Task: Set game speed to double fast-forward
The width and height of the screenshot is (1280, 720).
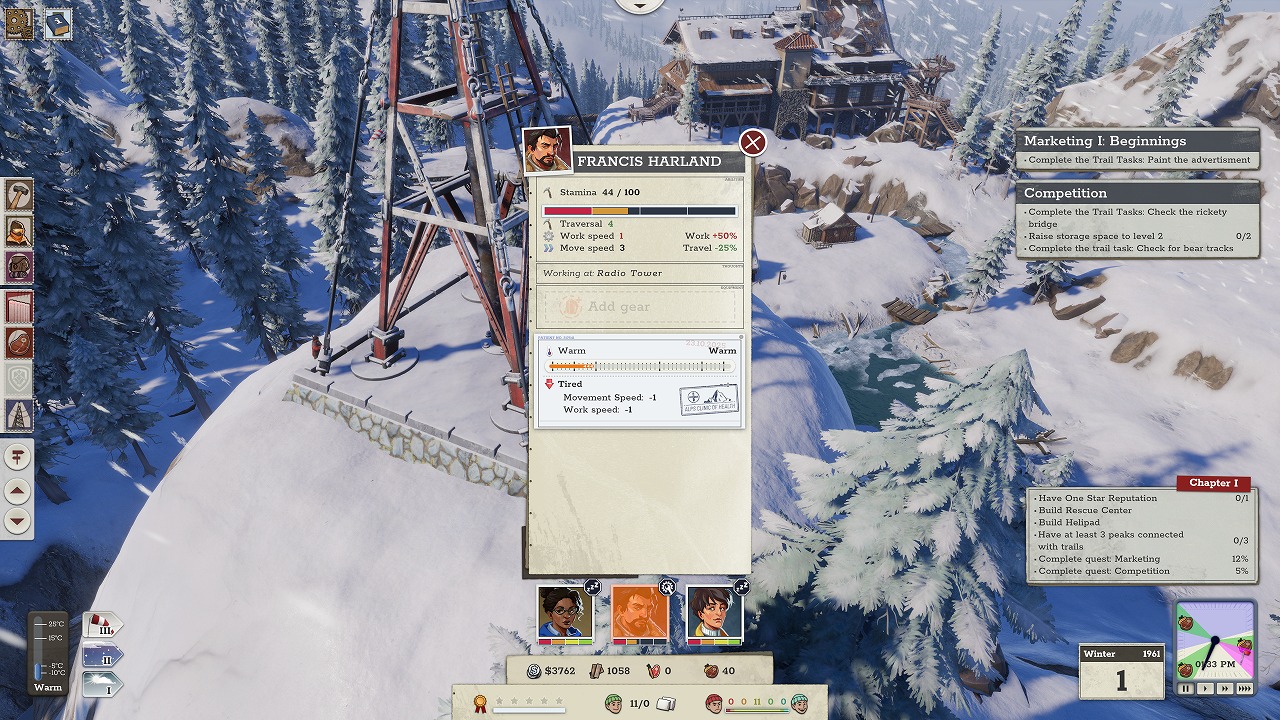Action: coord(1224,689)
